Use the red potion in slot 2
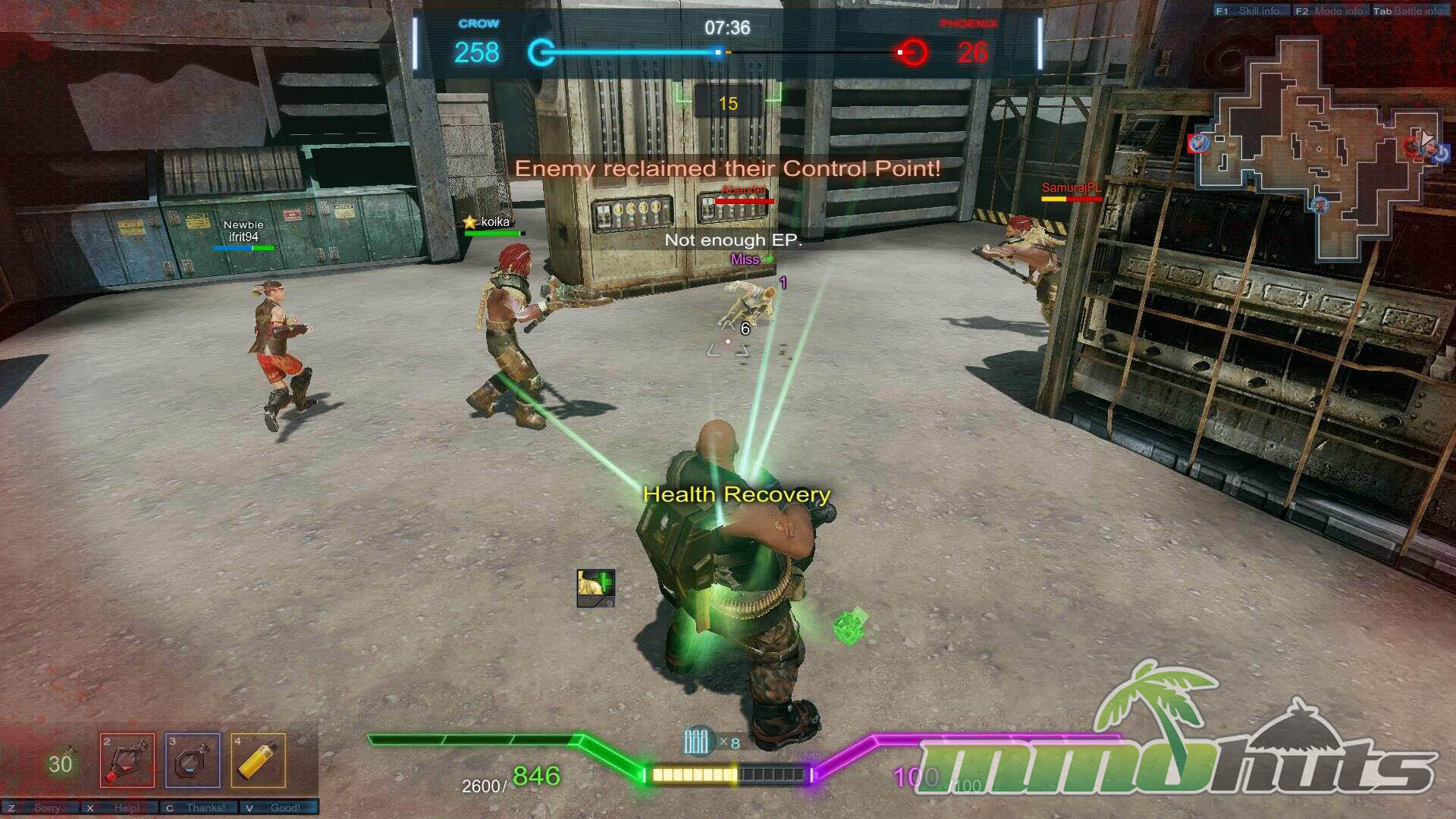Image resolution: width=1456 pixels, height=819 pixels. tap(127, 760)
